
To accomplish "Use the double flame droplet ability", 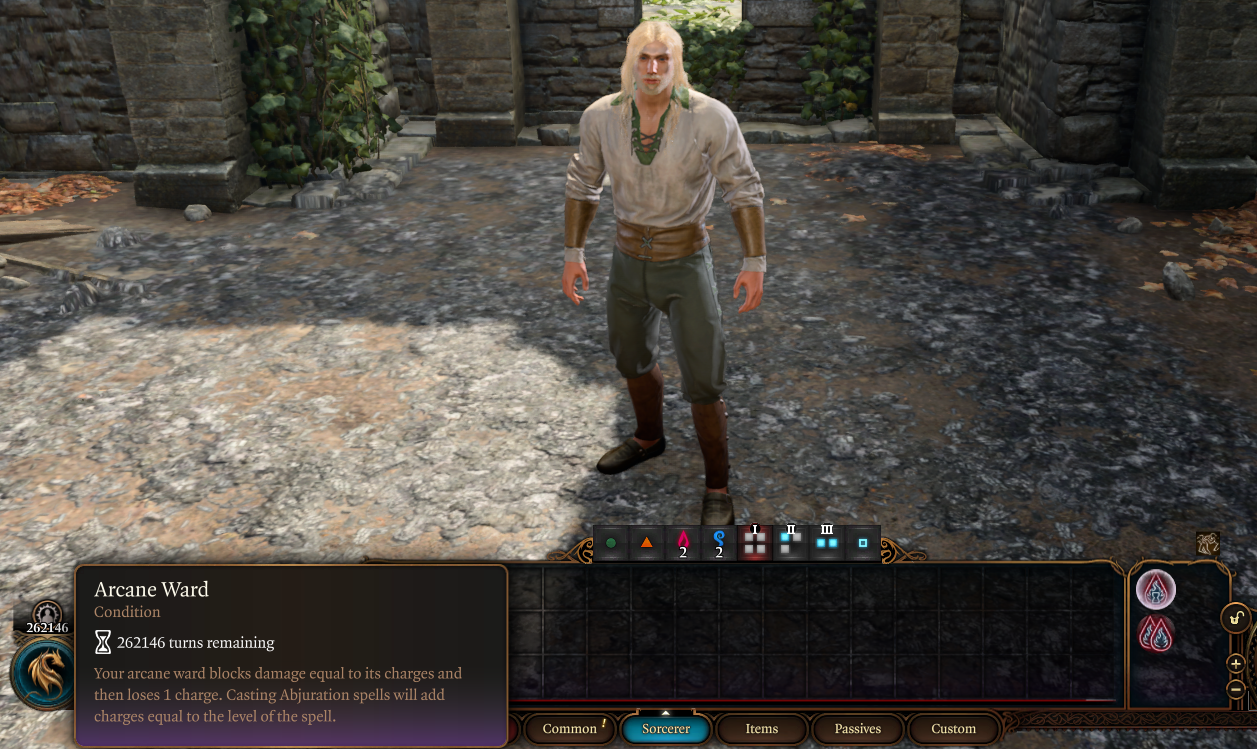I will tap(1156, 635).
